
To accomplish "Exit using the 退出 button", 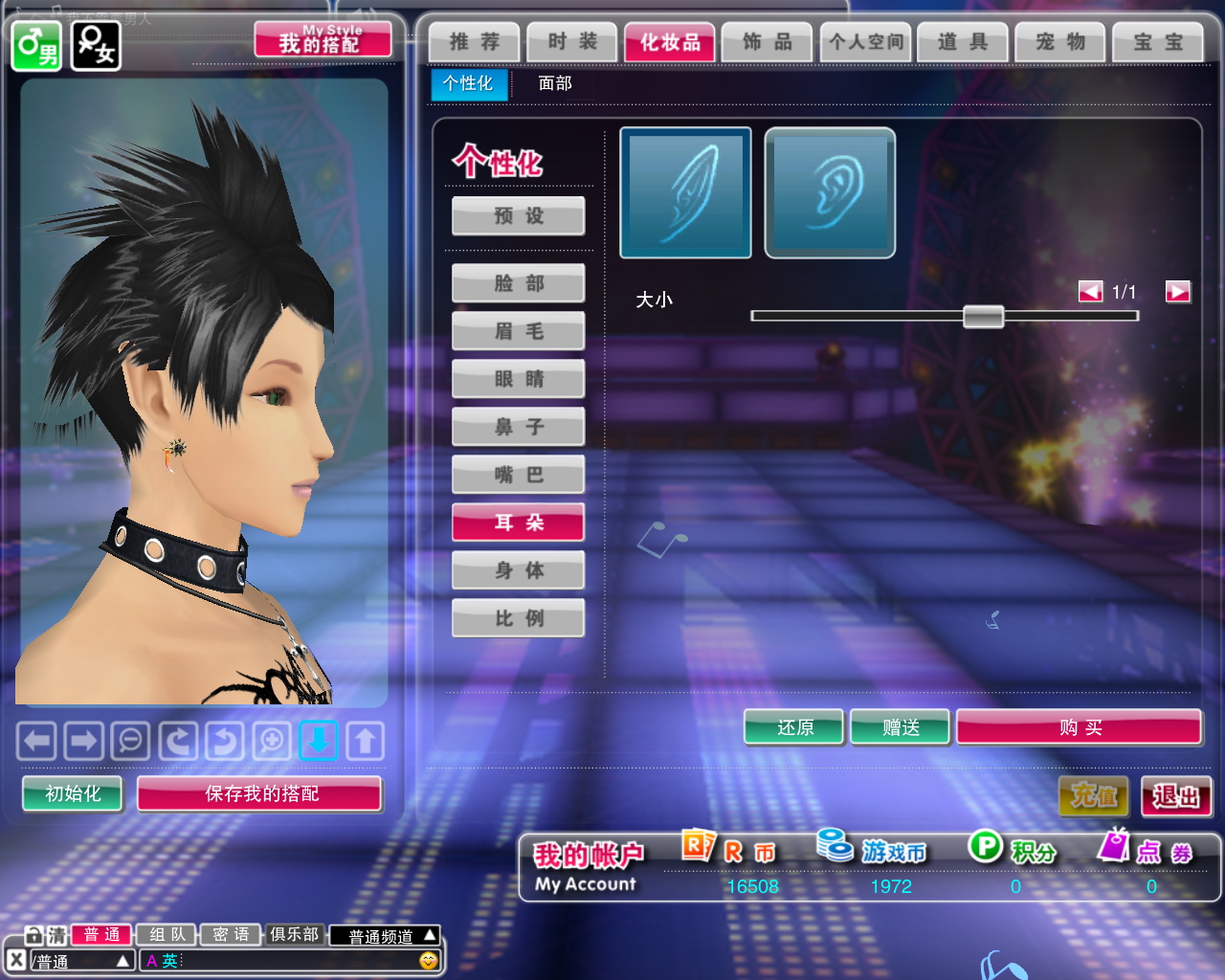I will (x=1176, y=796).
